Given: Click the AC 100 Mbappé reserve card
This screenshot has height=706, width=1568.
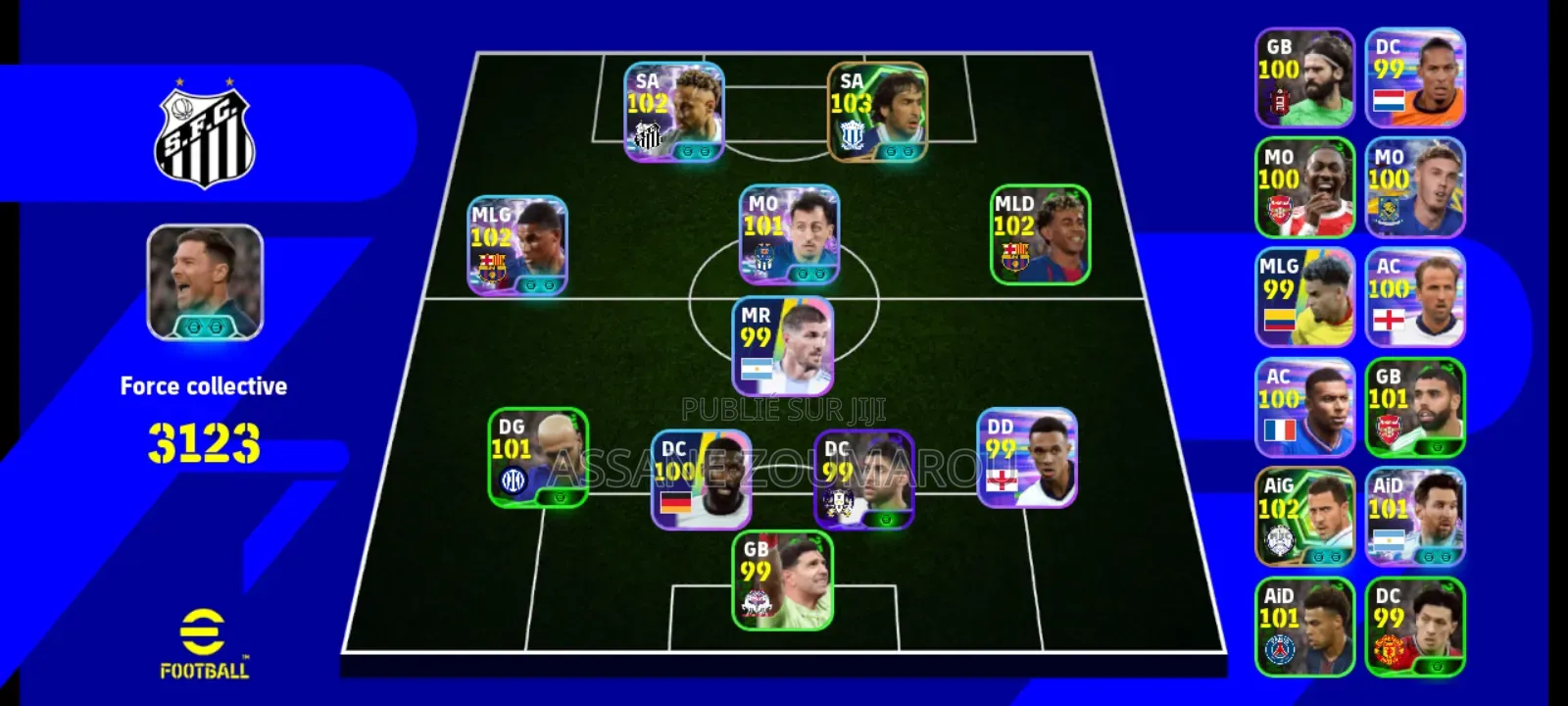Looking at the screenshot, I should pos(1304,402).
